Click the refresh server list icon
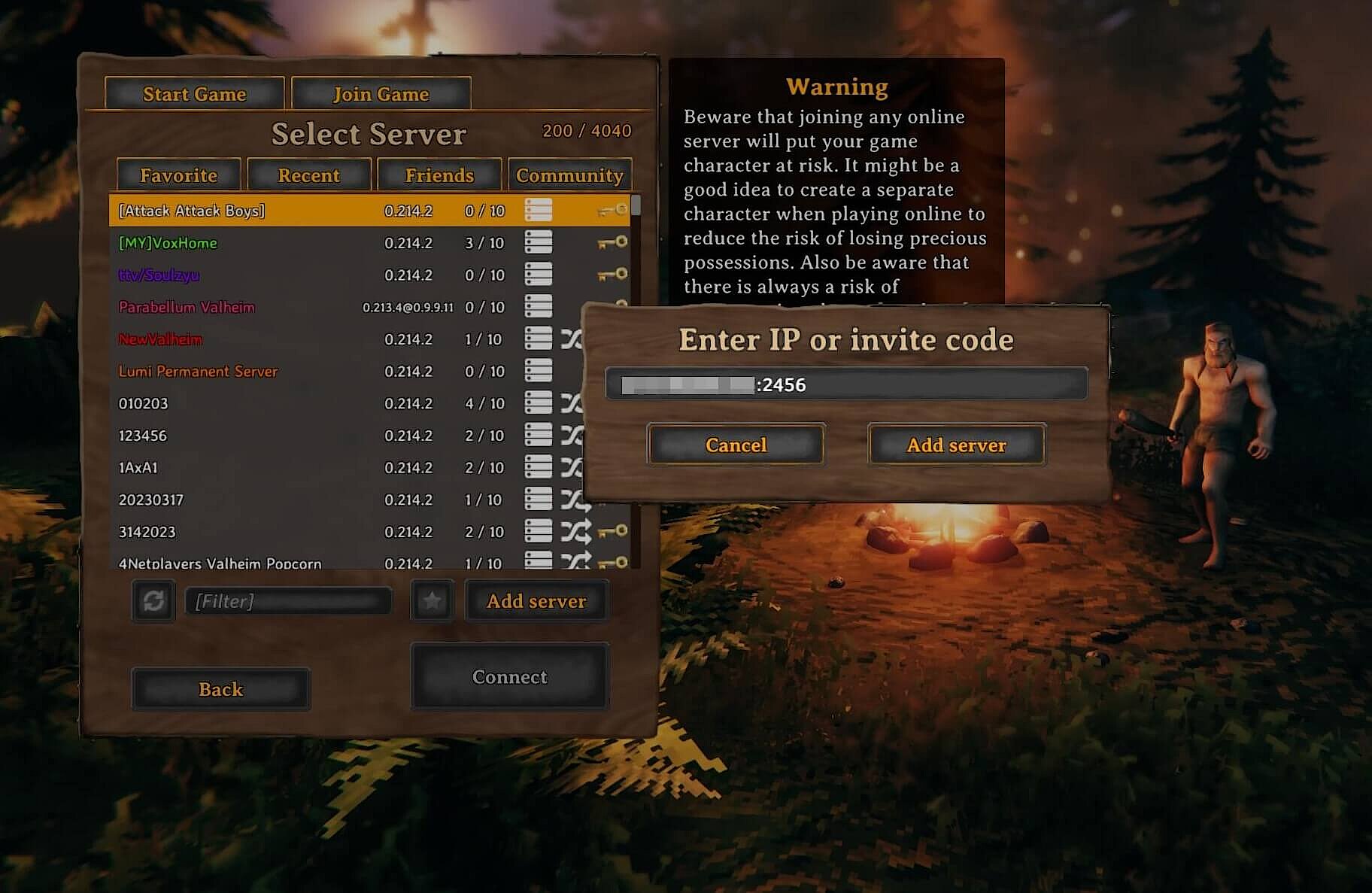 click(x=153, y=601)
